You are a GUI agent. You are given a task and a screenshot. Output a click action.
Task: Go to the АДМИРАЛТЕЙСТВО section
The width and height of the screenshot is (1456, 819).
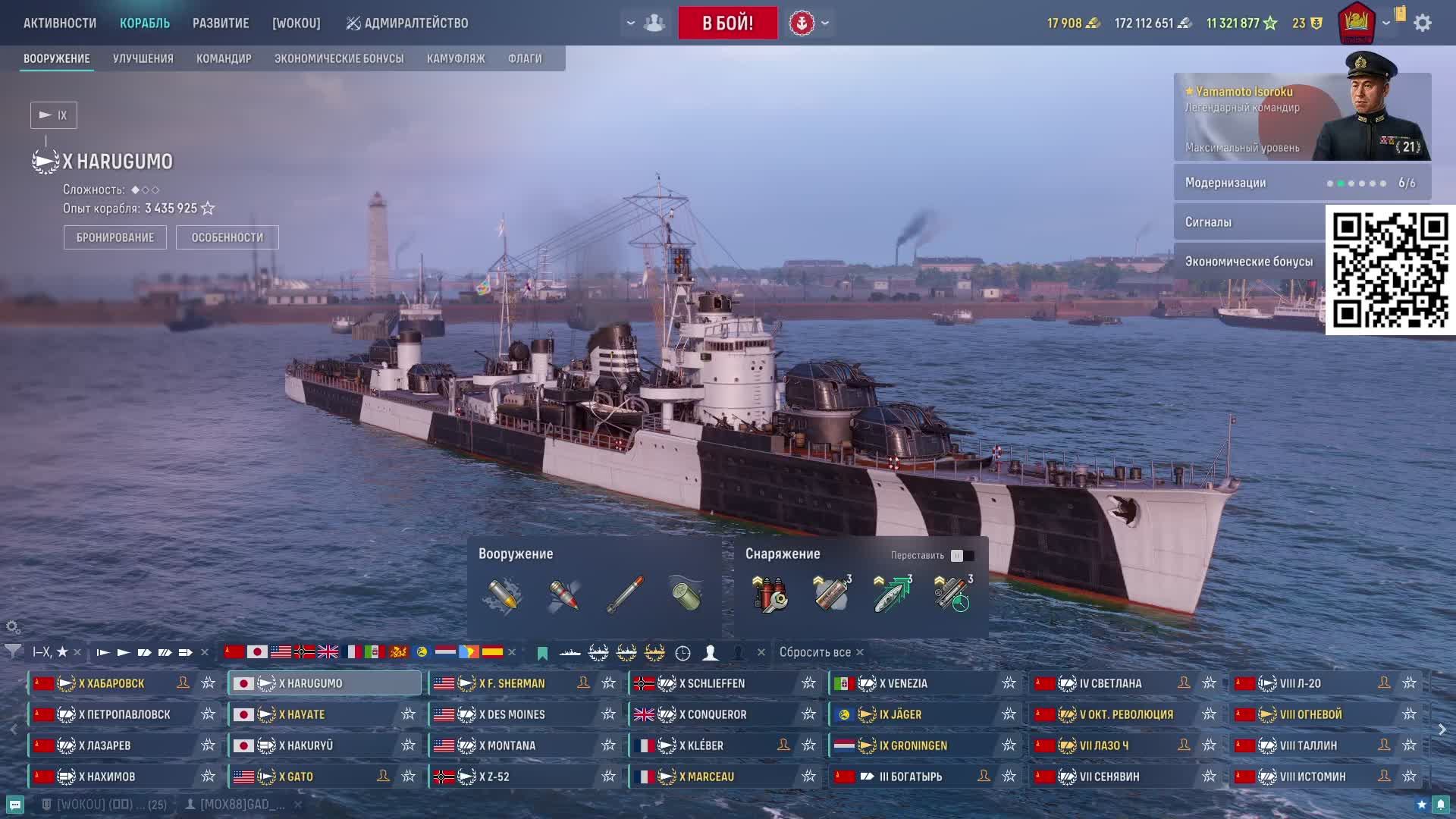point(407,23)
